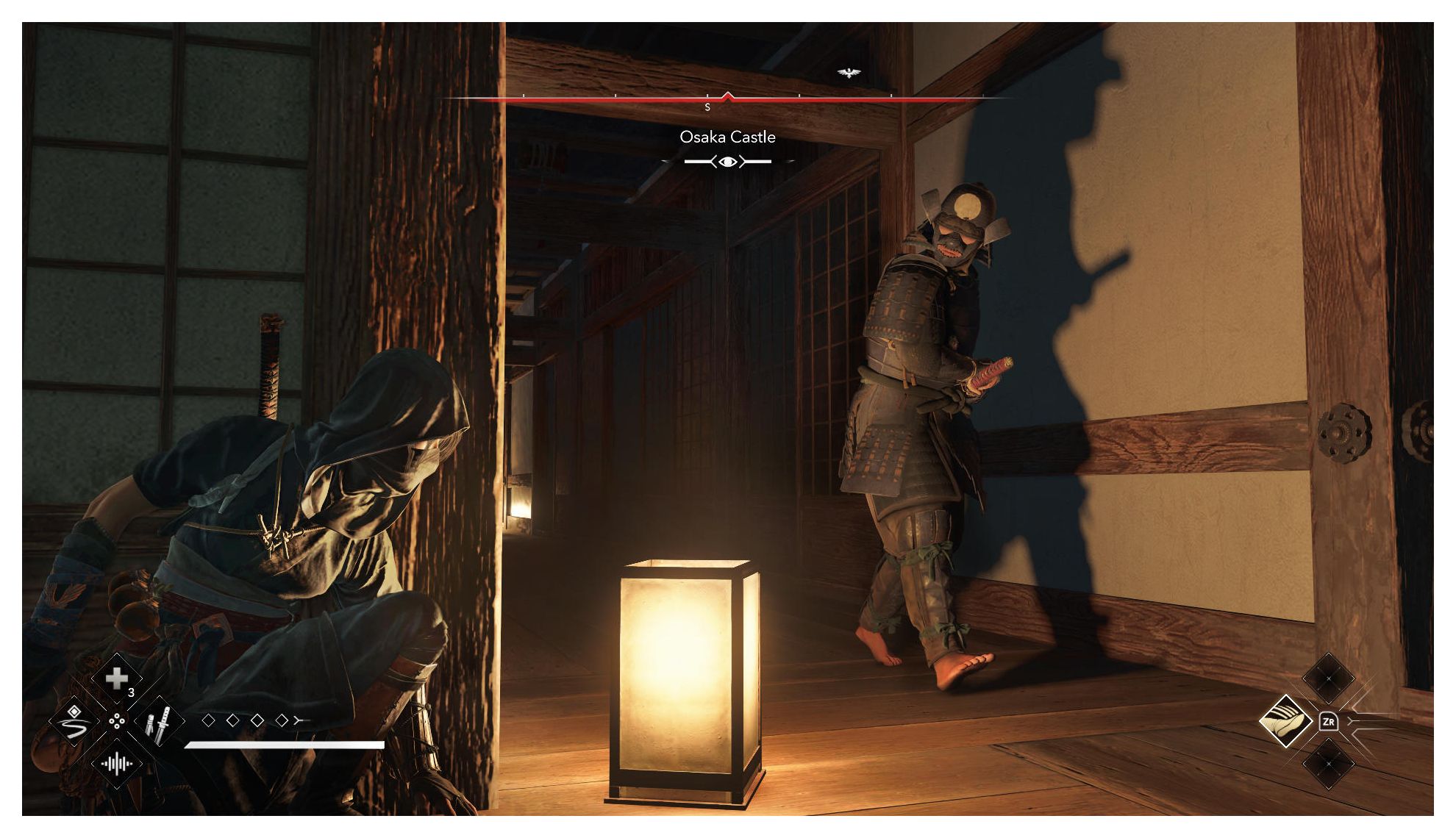
Task: Activate the sound wave whistle icon
Action: (116, 764)
